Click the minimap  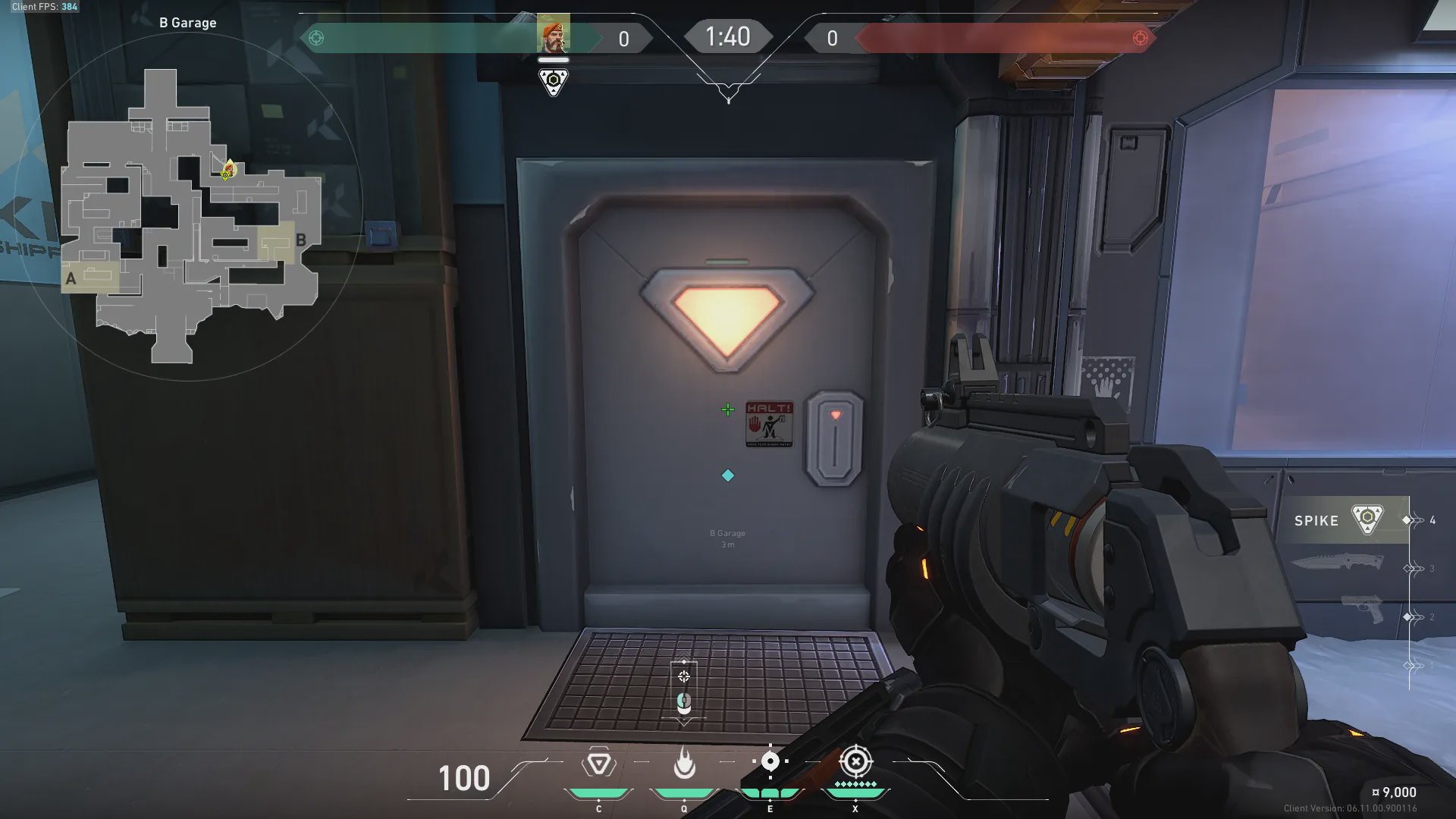(x=190, y=216)
